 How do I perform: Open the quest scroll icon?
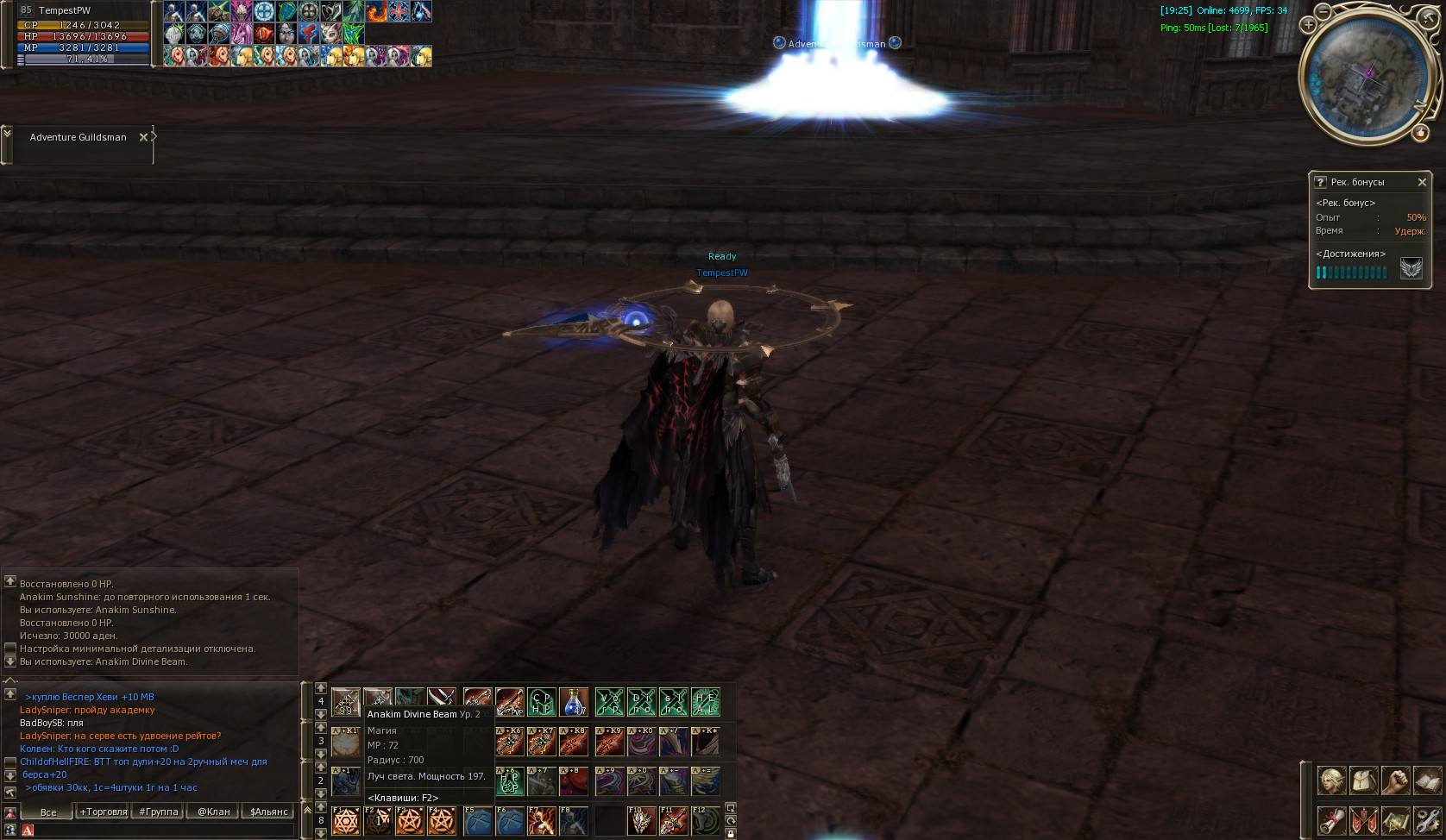tap(1331, 820)
